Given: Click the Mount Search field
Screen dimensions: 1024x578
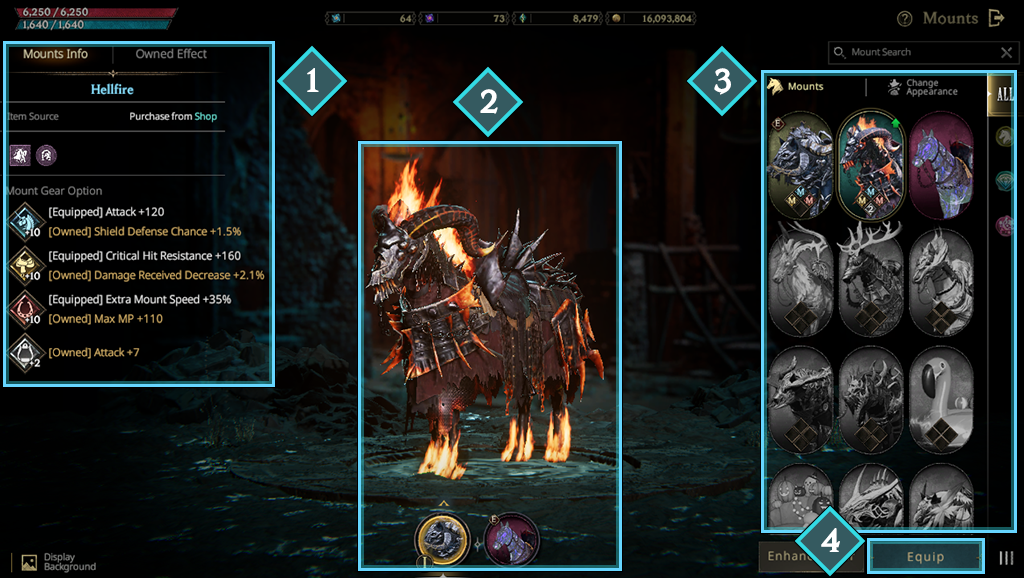Looking at the screenshot, I should [918, 52].
